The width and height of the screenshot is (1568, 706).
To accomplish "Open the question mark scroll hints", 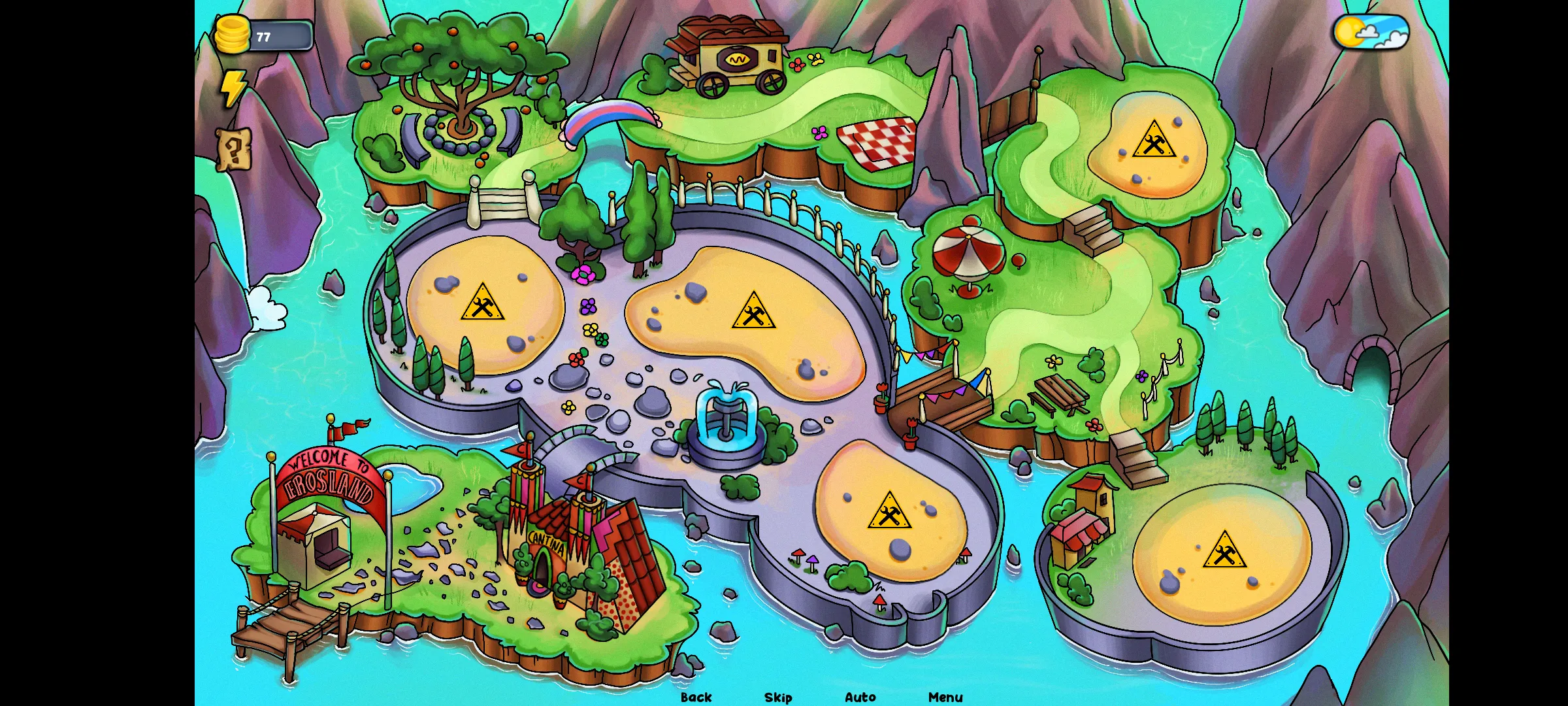I will tap(233, 150).
